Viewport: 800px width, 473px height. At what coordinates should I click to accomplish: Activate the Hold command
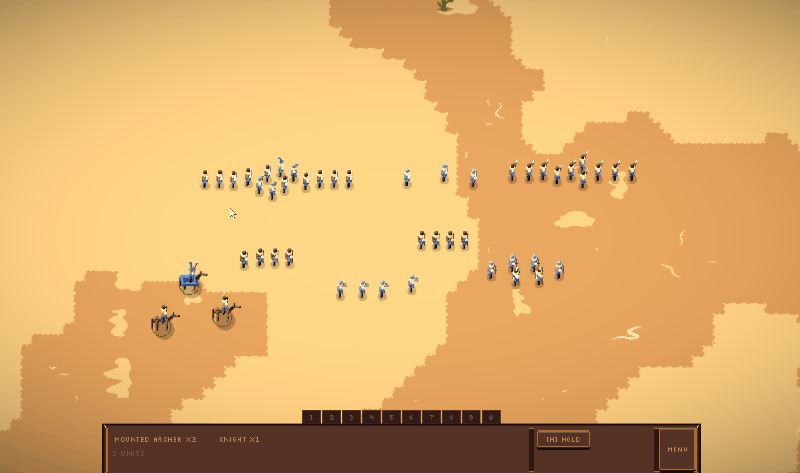click(563, 439)
